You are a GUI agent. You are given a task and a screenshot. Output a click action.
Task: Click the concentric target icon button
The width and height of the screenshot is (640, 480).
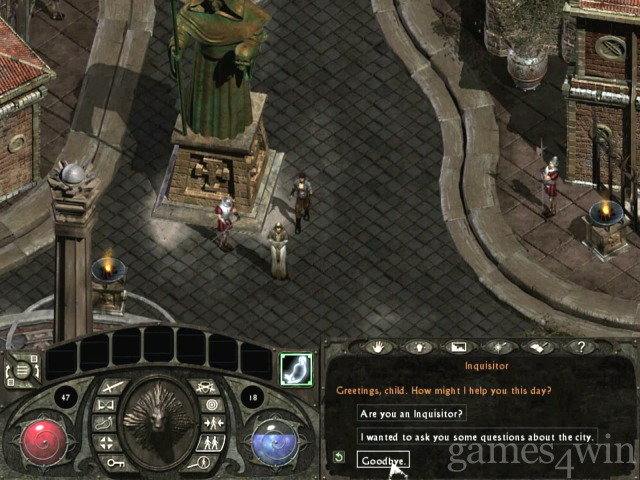(x=211, y=405)
